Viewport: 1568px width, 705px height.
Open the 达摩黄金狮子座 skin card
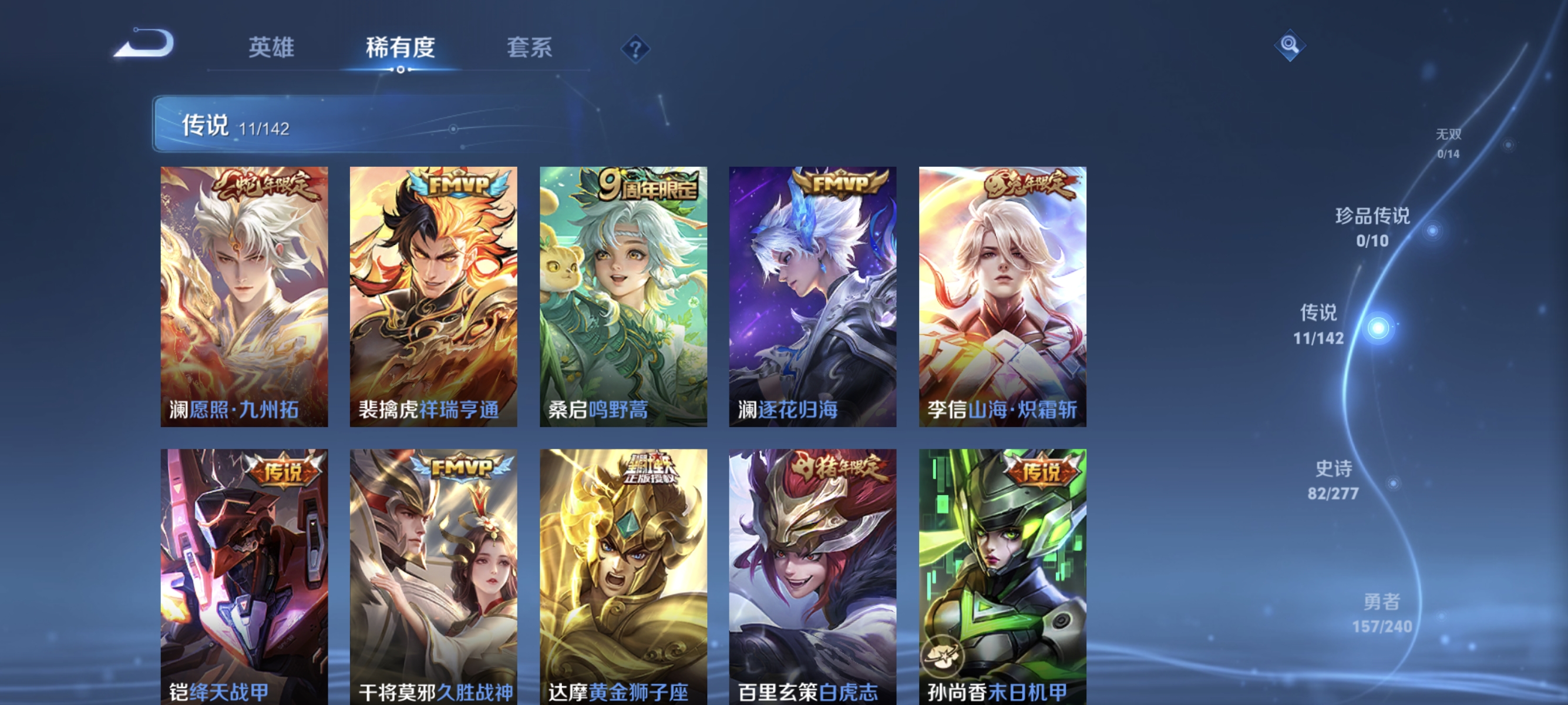[x=623, y=578]
